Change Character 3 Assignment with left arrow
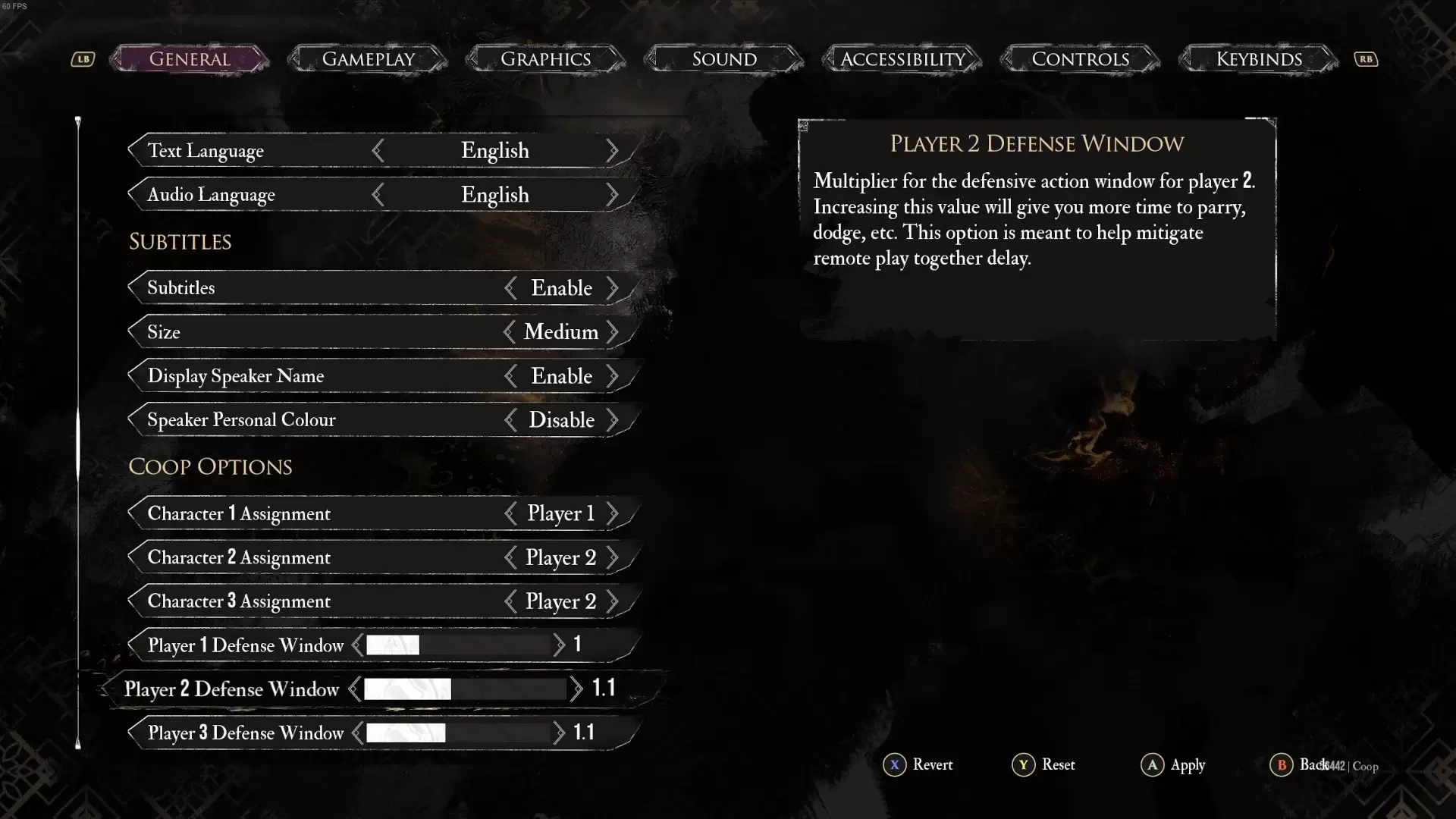The height and width of the screenshot is (819, 1456). pos(510,601)
